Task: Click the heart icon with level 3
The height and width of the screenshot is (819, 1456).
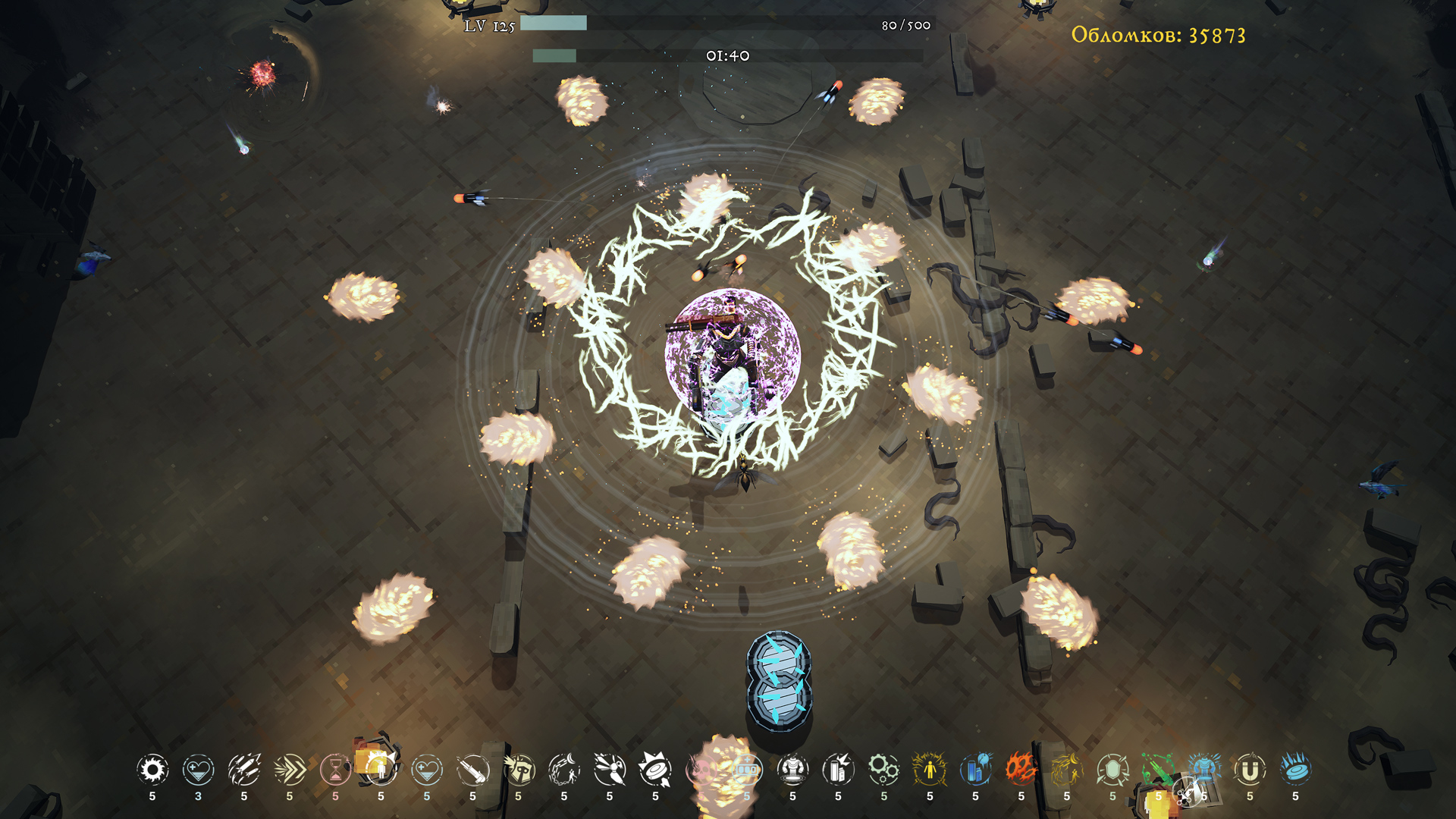Action: tap(198, 770)
